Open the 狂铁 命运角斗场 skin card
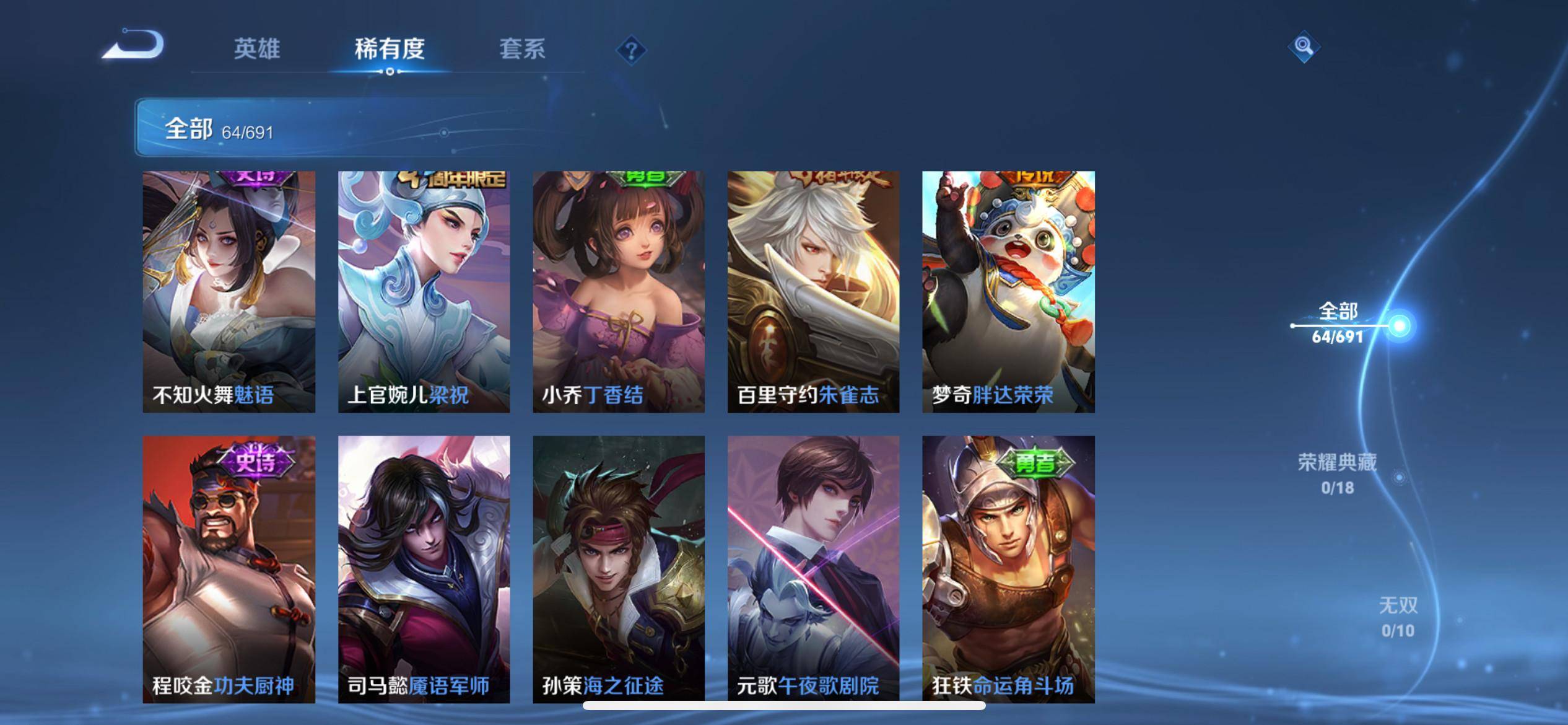This screenshot has height=725, width=1568. [1008, 569]
